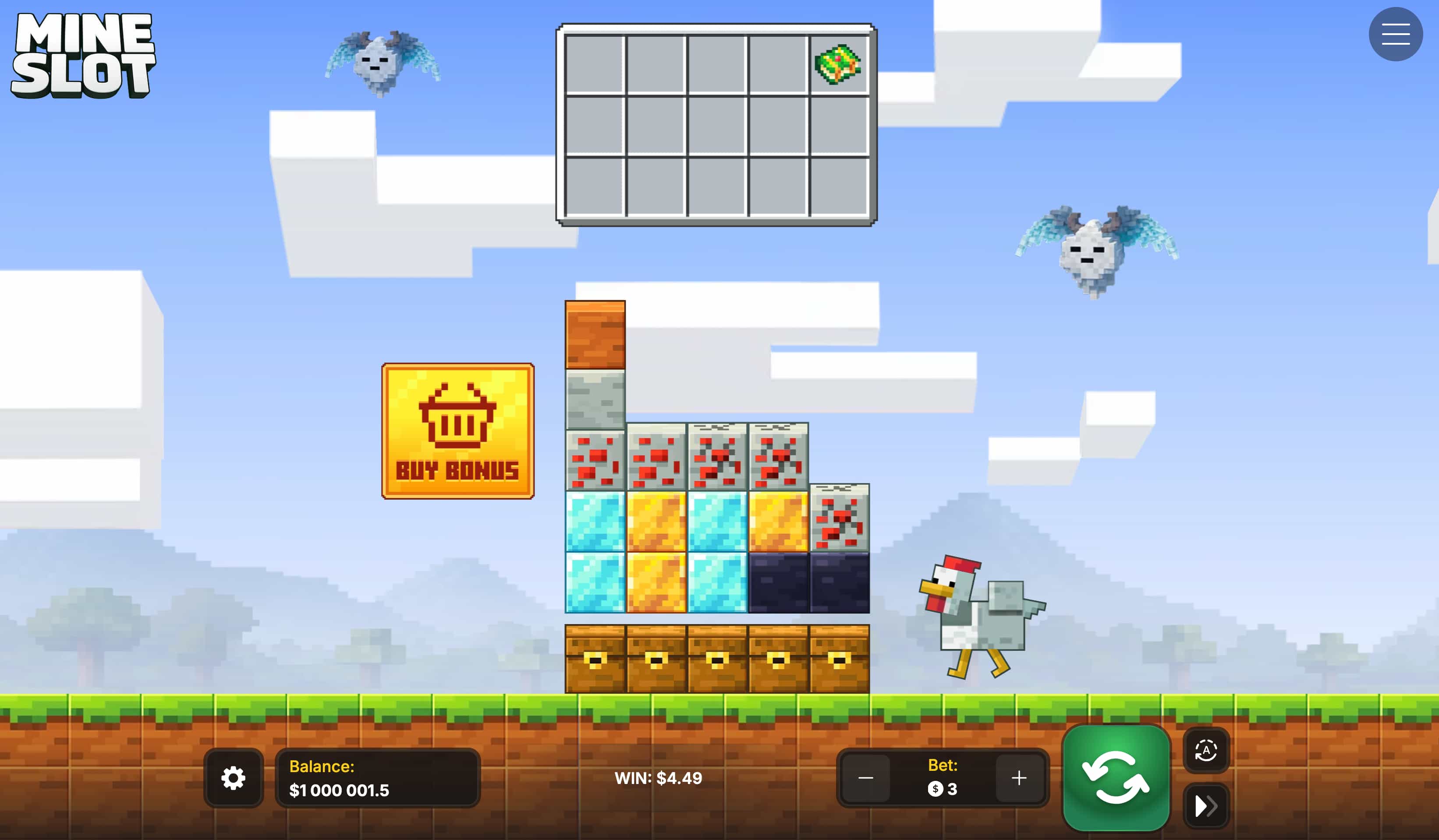The width and height of the screenshot is (1439, 840).
Task: Enable autoplay mode
Action: click(1207, 751)
